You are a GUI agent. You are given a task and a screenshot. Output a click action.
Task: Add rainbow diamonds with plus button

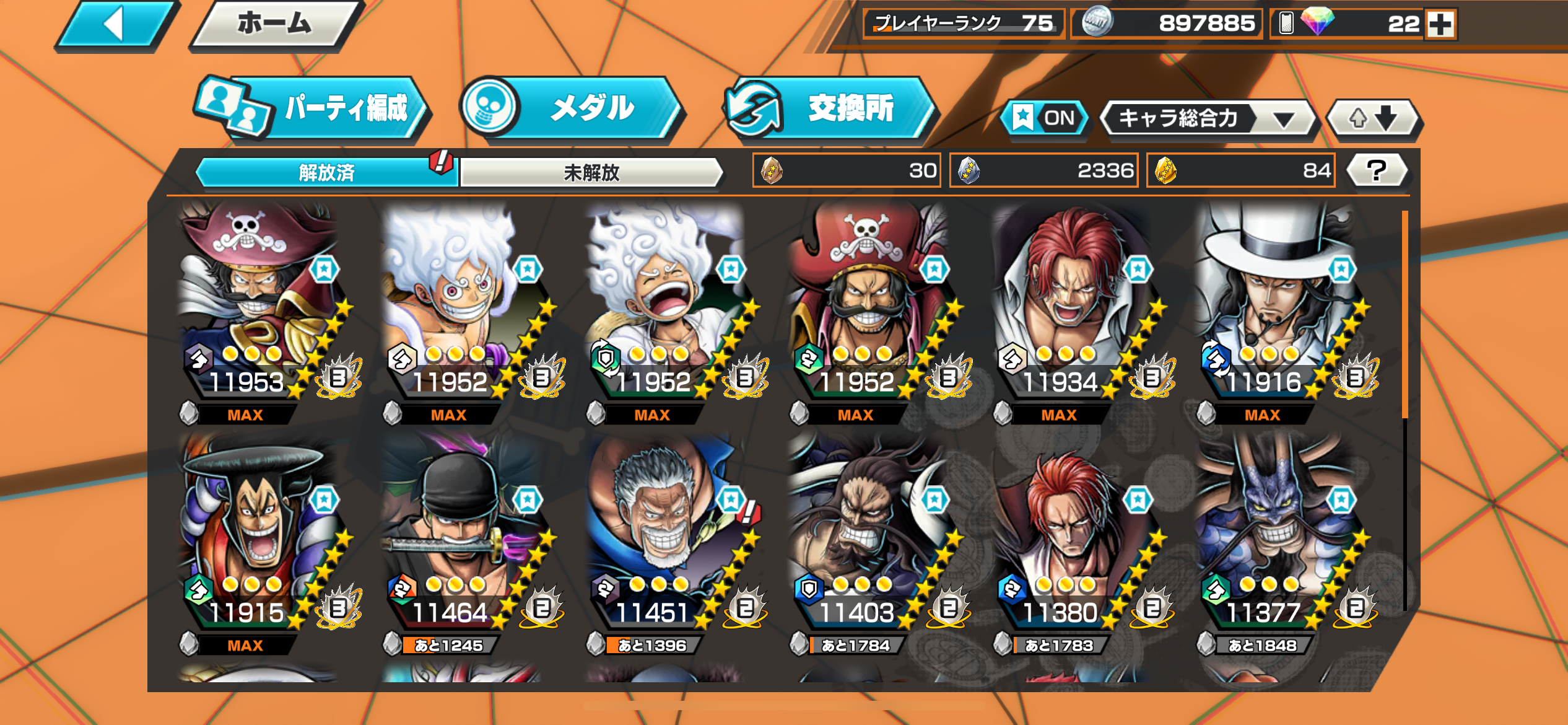tap(1440, 25)
